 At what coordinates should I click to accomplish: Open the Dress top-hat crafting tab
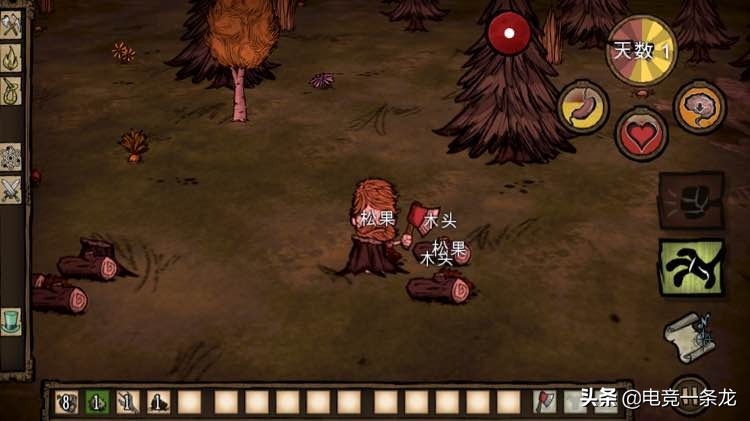coord(11,322)
